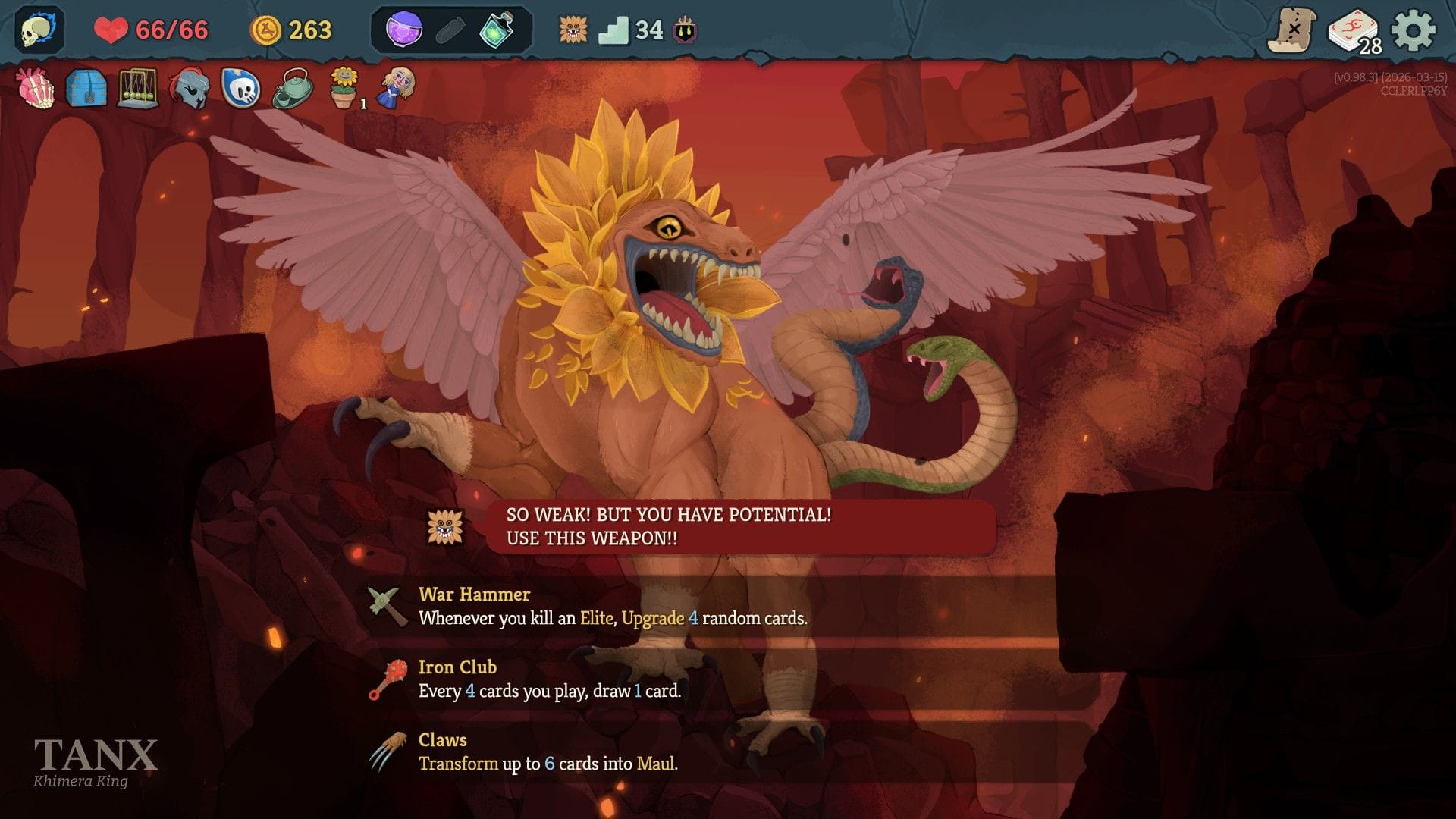View the deck of 28 cards
Screen dimensions: 1456x819
1354,32
